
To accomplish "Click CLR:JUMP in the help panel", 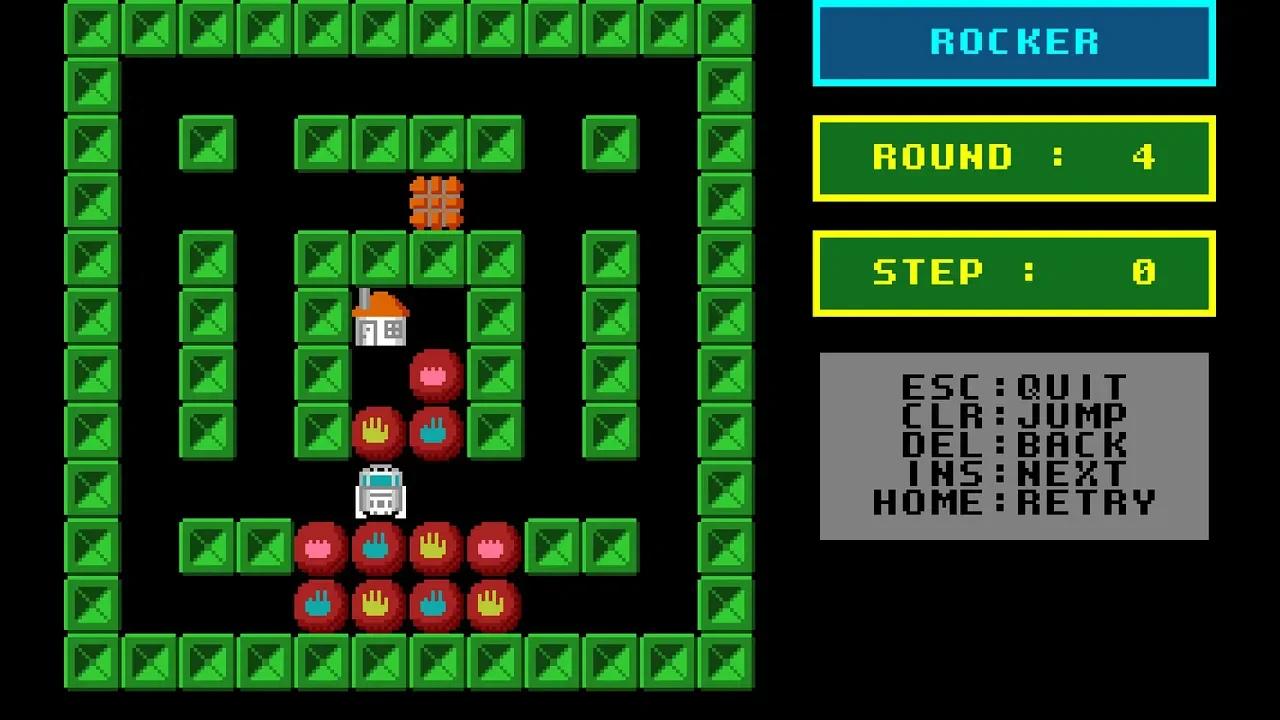I will (x=1013, y=416).
